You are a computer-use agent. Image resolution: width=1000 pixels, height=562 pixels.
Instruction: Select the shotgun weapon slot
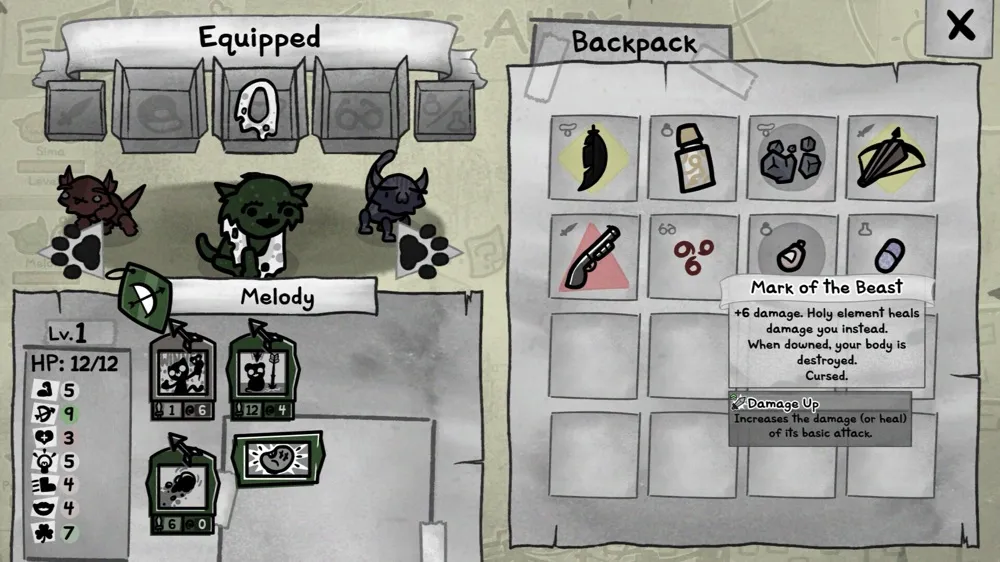coord(594,256)
